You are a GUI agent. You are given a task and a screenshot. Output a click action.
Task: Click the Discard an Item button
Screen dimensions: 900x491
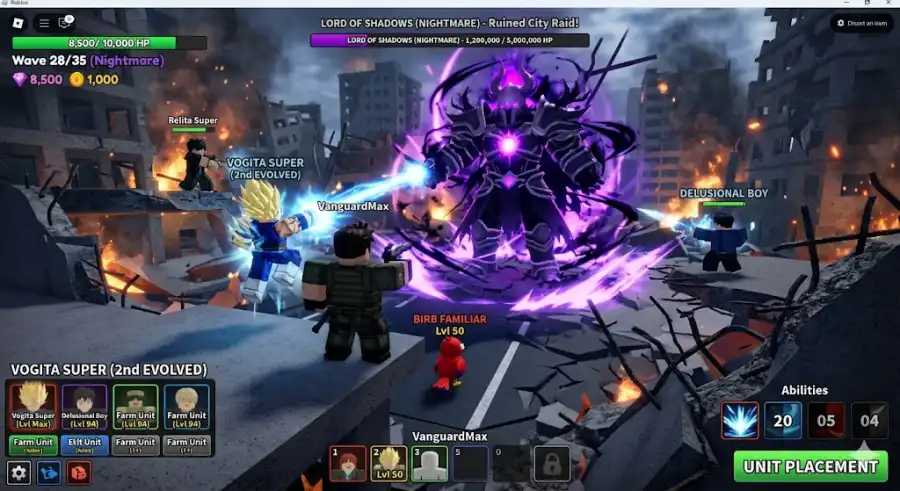[x=861, y=22]
